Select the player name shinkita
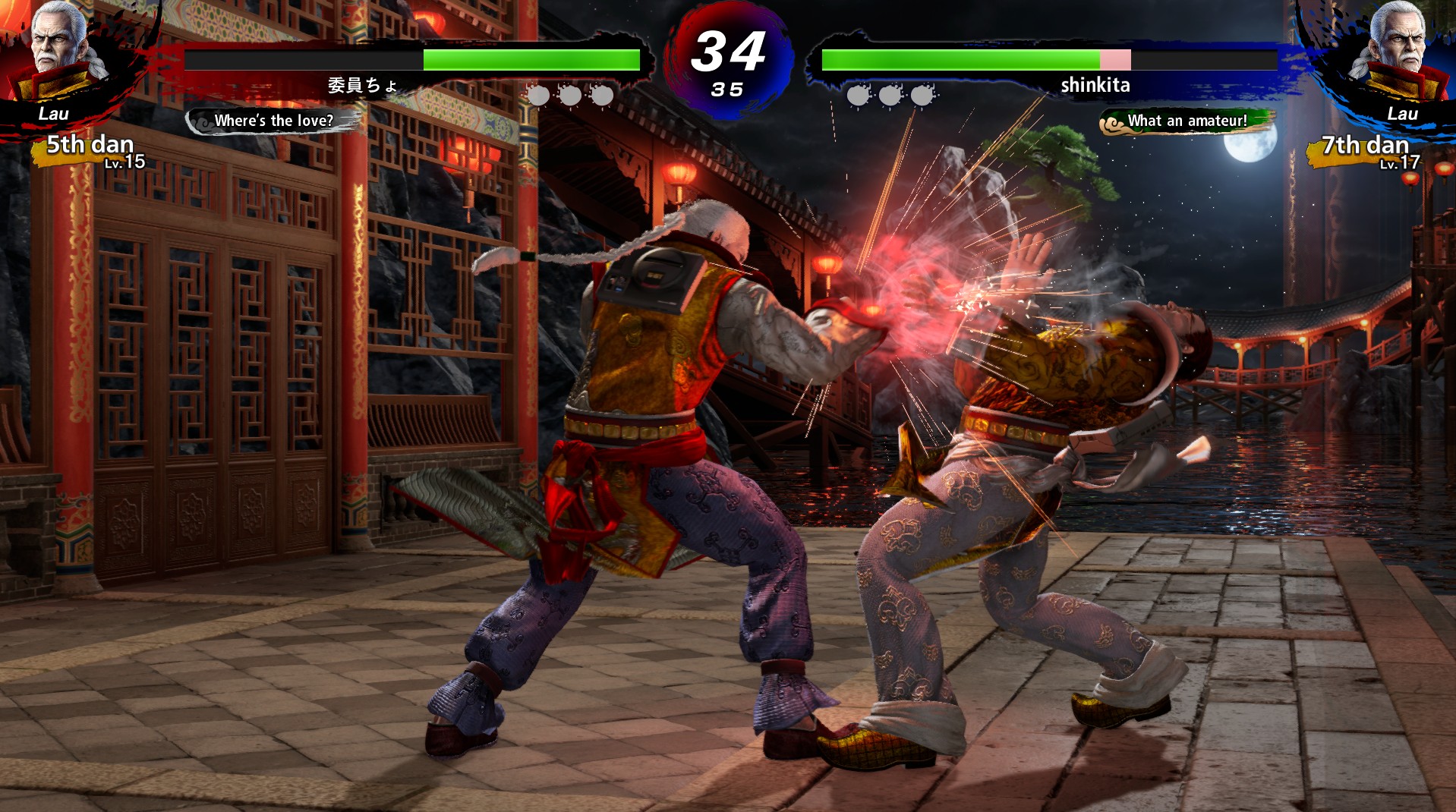The height and width of the screenshot is (812, 1456). (x=1095, y=85)
